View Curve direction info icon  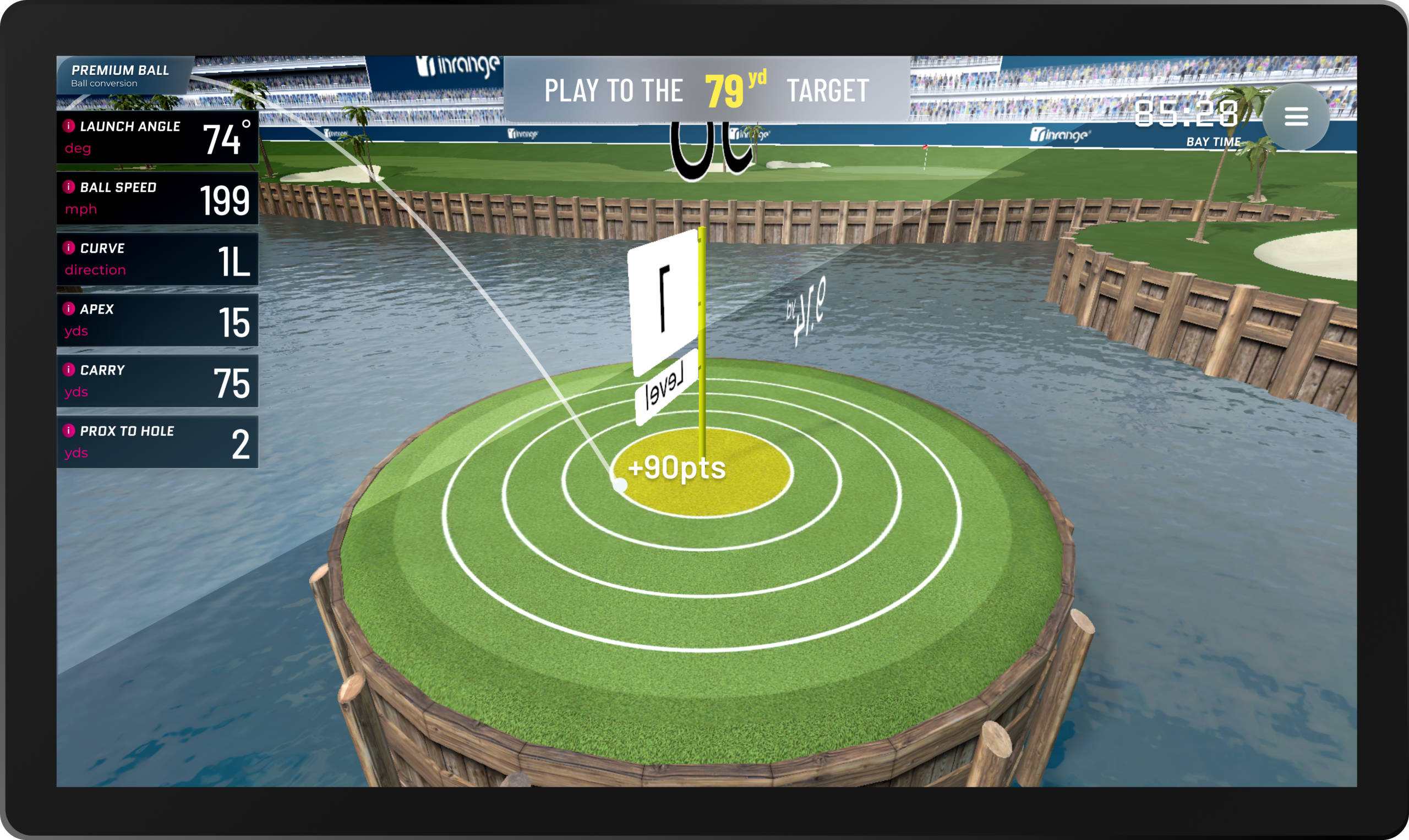pyautogui.click(x=69, y=248)
